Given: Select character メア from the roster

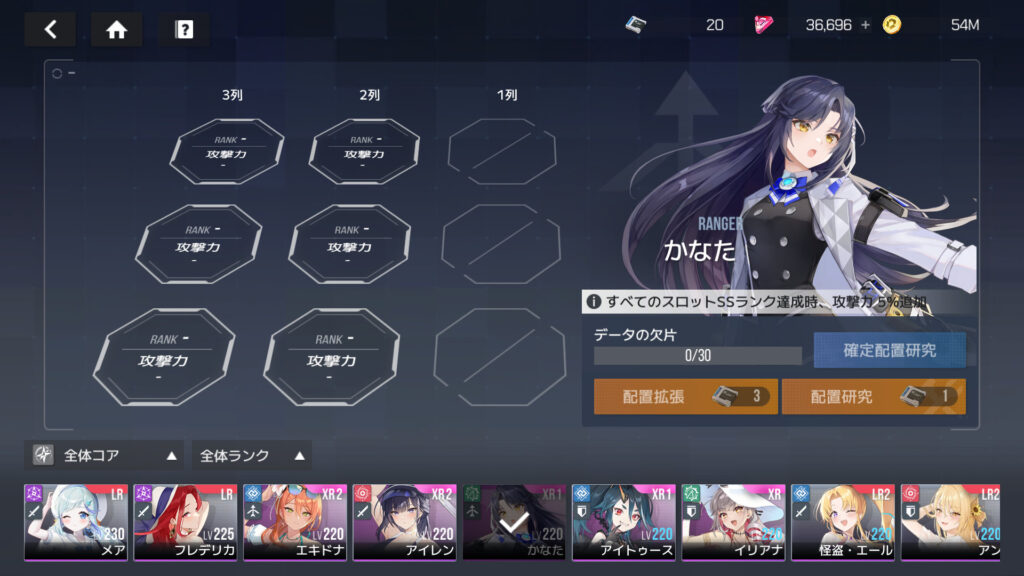Looking at the screenshot, I should pyautogui.click(x=76, y=522).
